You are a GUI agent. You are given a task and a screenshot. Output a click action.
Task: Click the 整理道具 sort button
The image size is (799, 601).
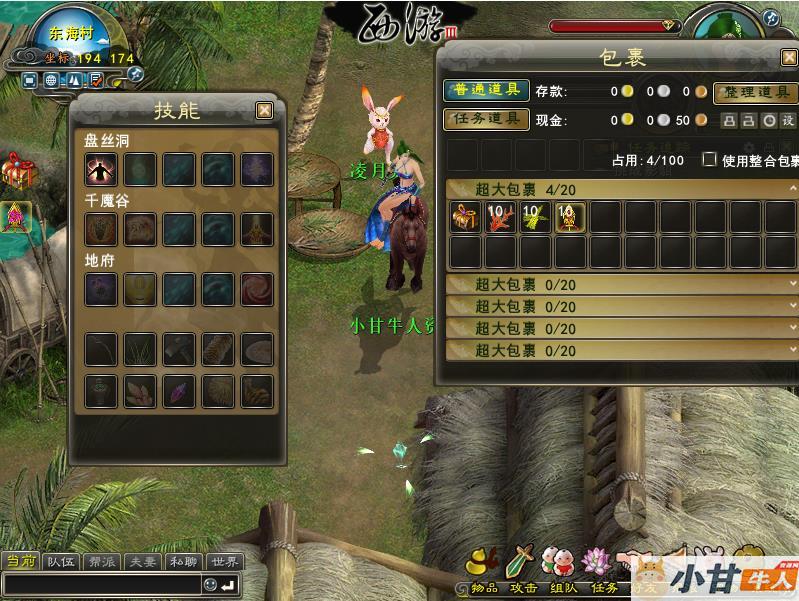pos(755,94)
